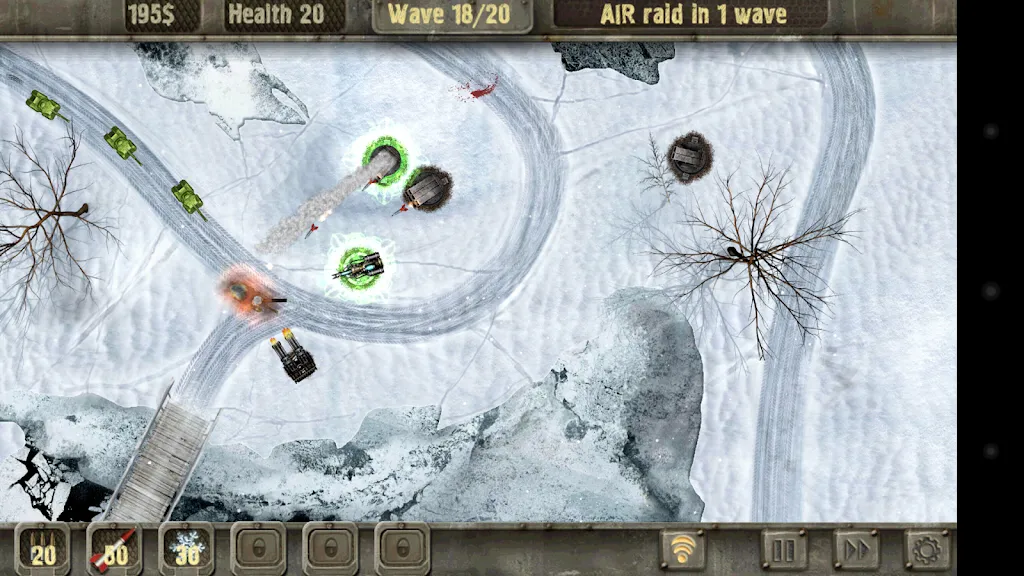Toggle fast-forward speed
The image size is (1024, 576).
pyautogui.click(x=856, y=549)
